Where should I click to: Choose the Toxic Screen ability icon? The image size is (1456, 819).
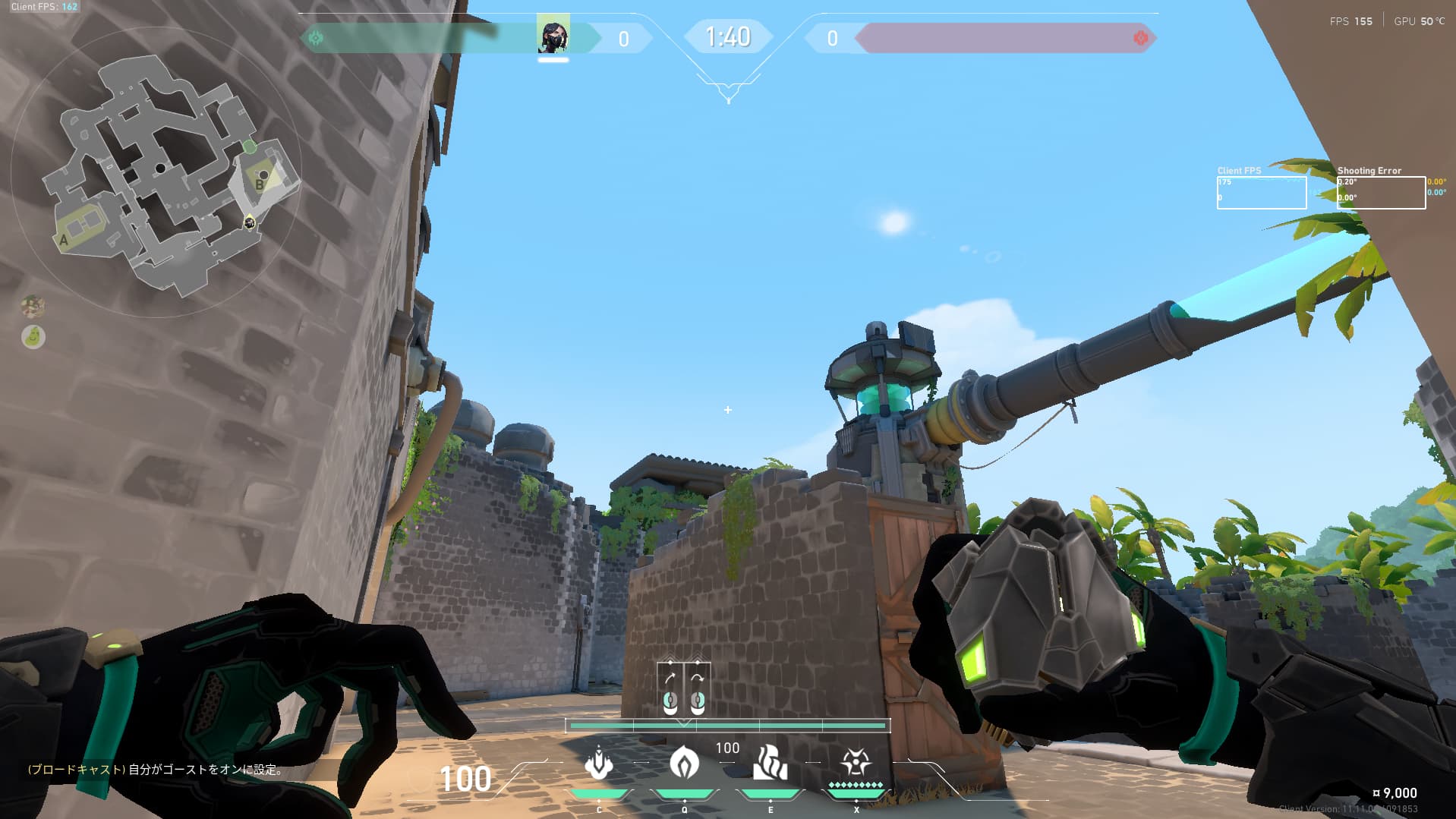(x=770, y=763)
